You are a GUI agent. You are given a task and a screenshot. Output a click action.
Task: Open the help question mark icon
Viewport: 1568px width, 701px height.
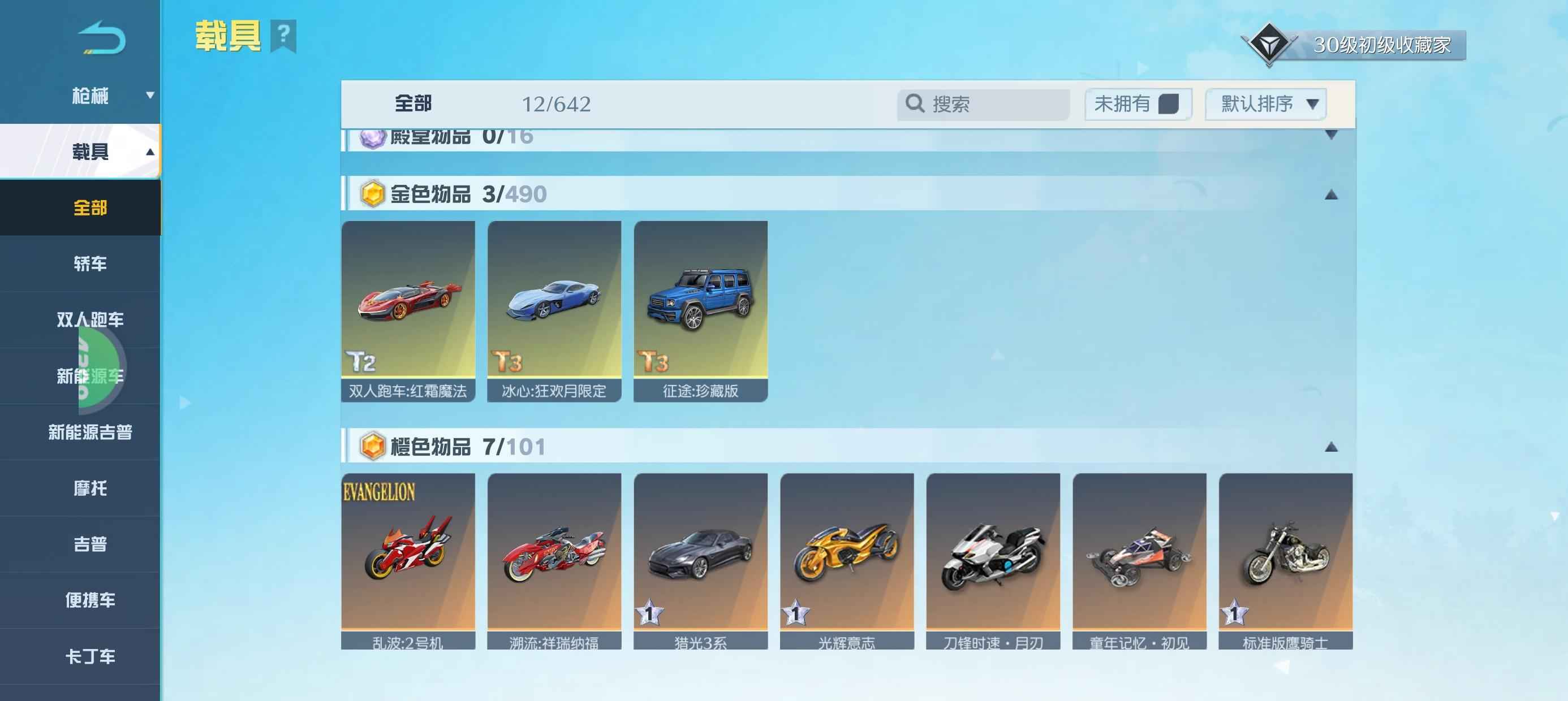(283, 35)
